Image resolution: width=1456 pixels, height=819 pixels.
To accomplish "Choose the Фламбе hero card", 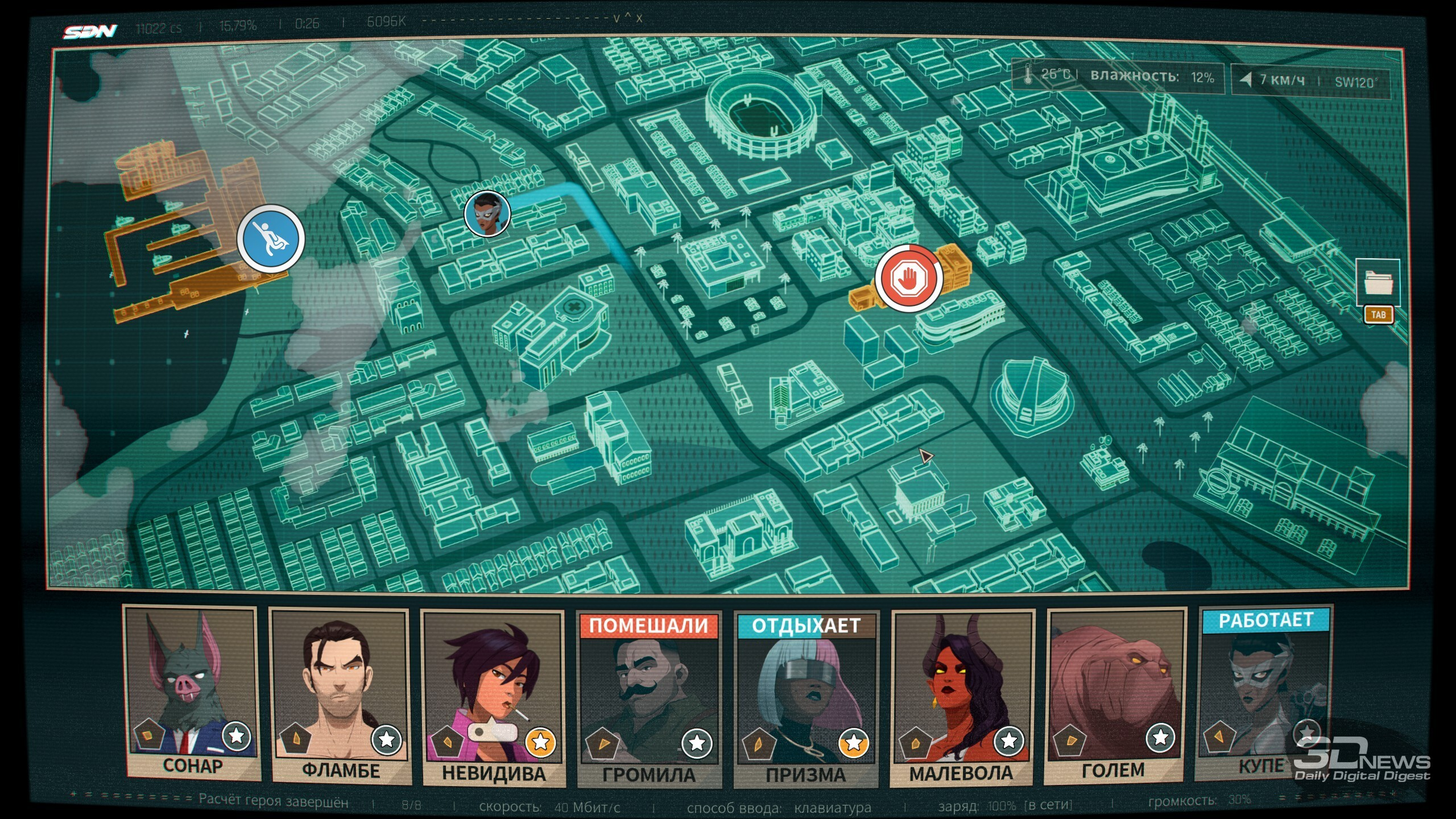I will [340, 694].
